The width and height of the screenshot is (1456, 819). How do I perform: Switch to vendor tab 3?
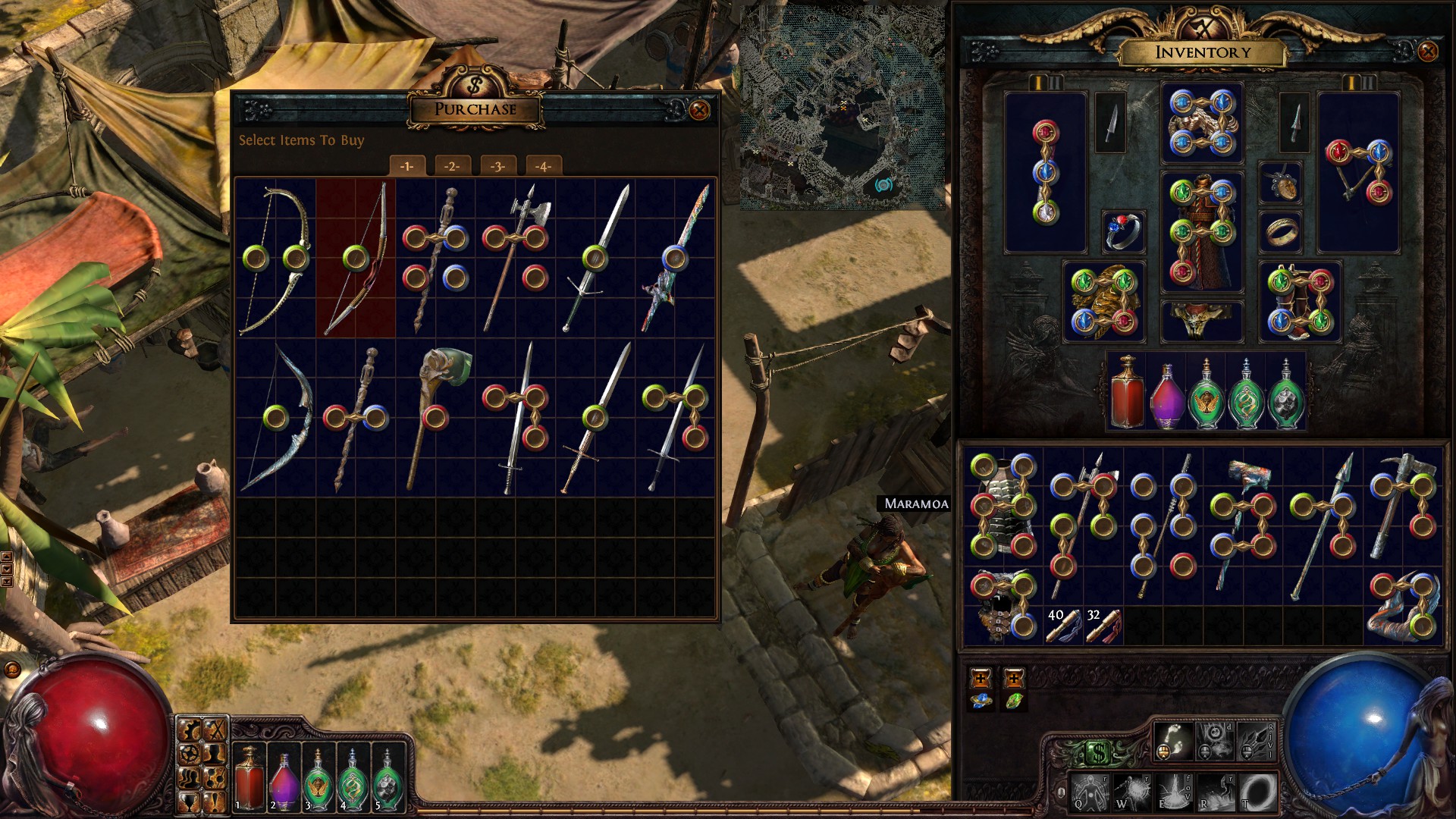coord(497,166)
